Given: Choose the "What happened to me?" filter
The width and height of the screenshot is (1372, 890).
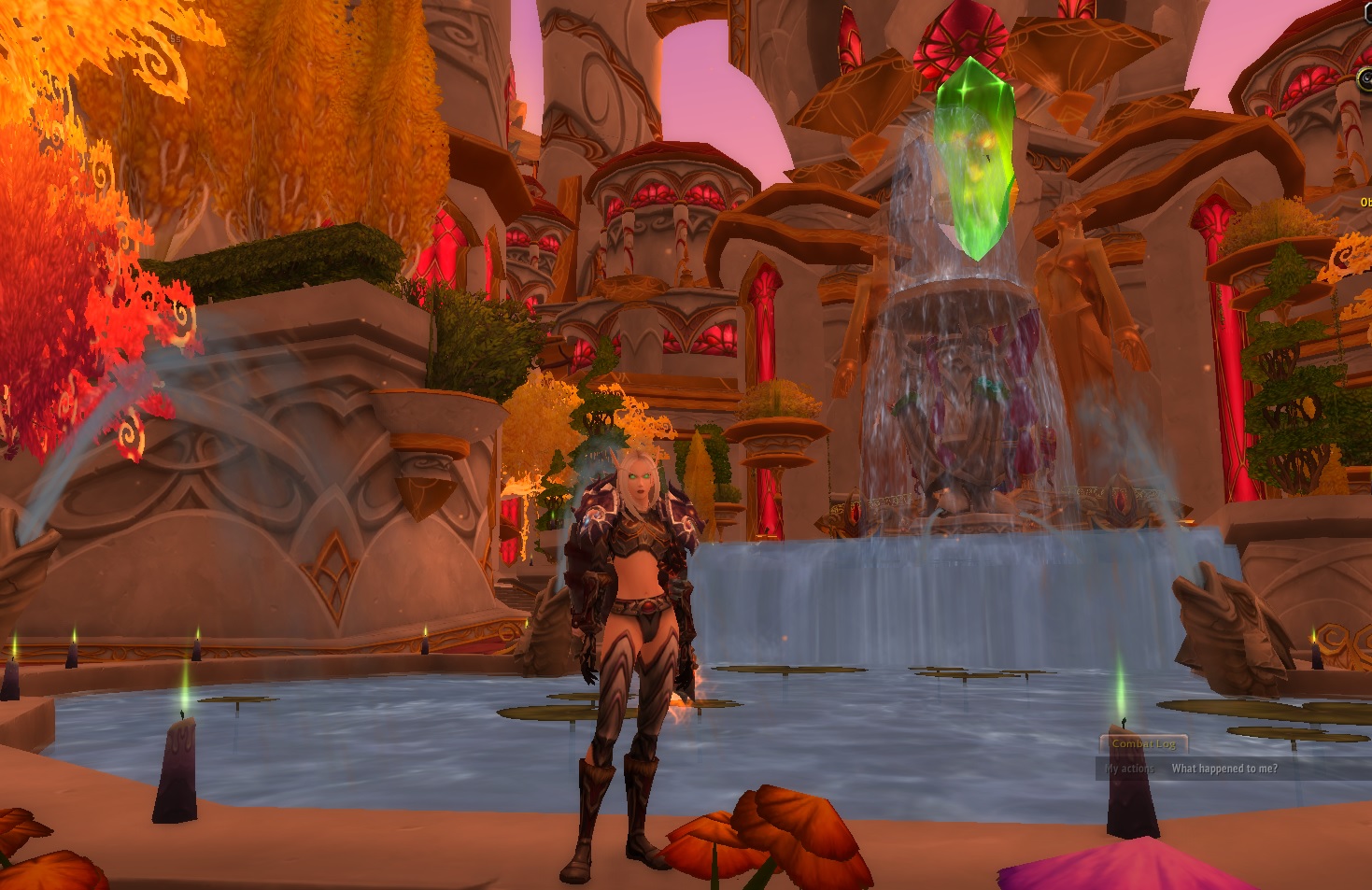Looking at the screenshot, I should [1223, 769].
